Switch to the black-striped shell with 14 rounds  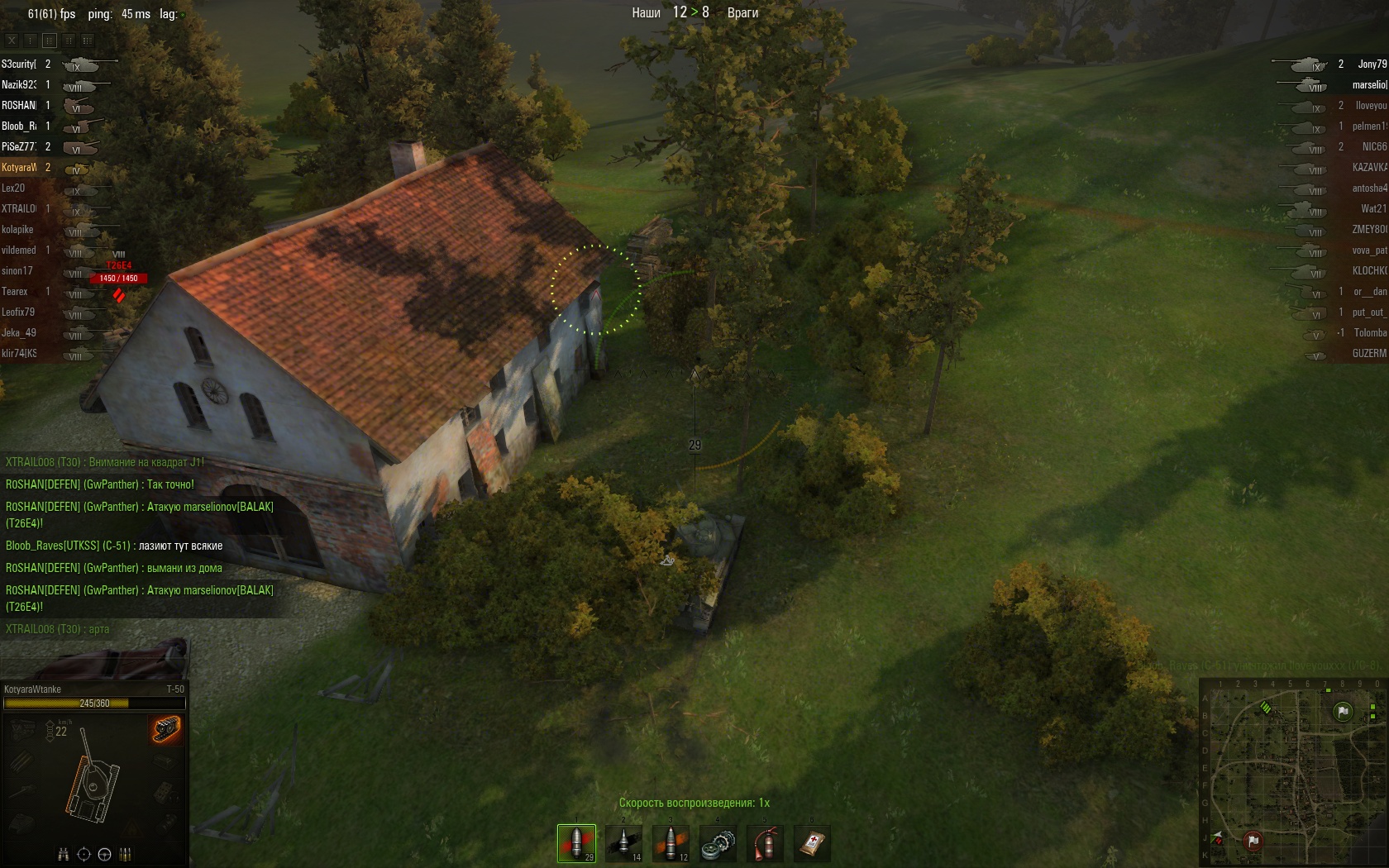623,842
